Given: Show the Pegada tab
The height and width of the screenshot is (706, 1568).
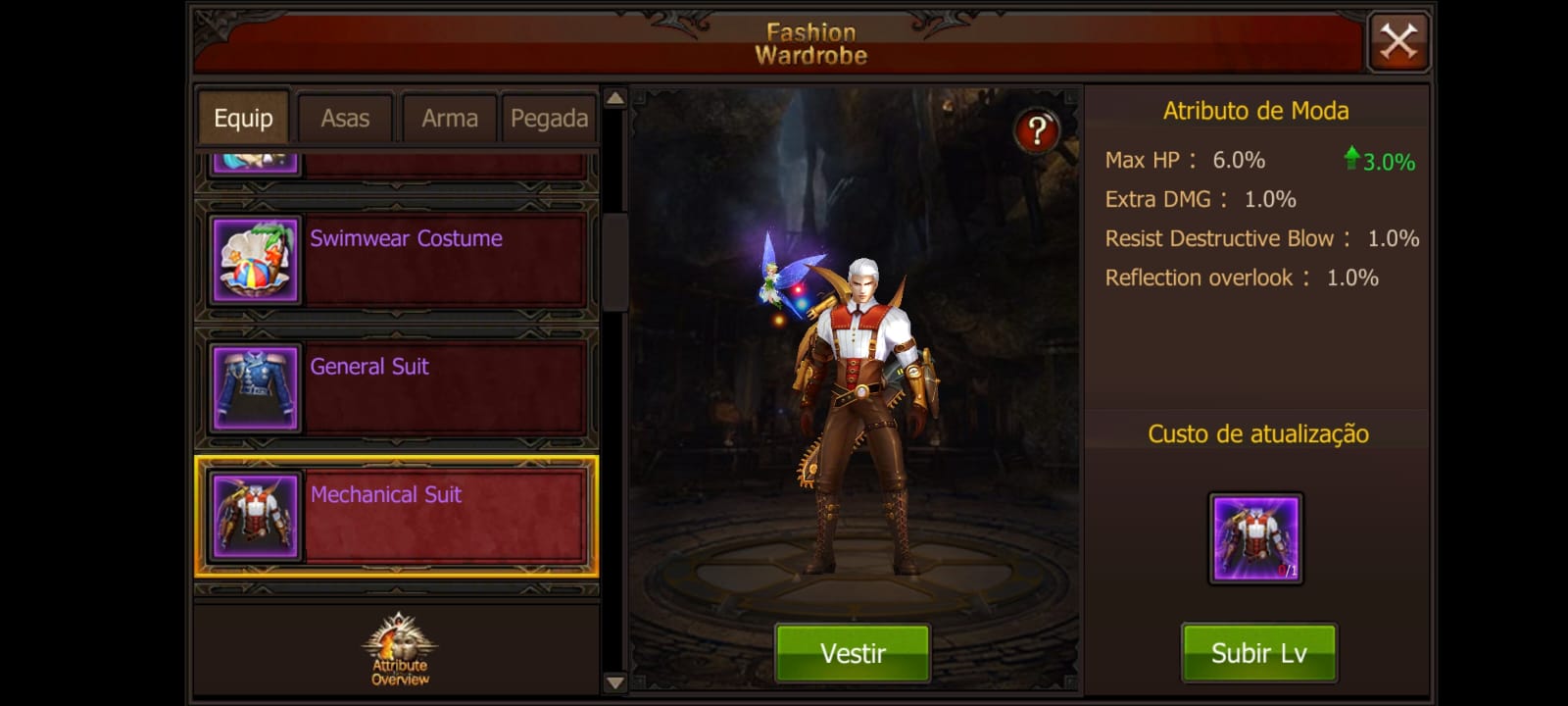Looking at the screenshot, I should point(549,119).
